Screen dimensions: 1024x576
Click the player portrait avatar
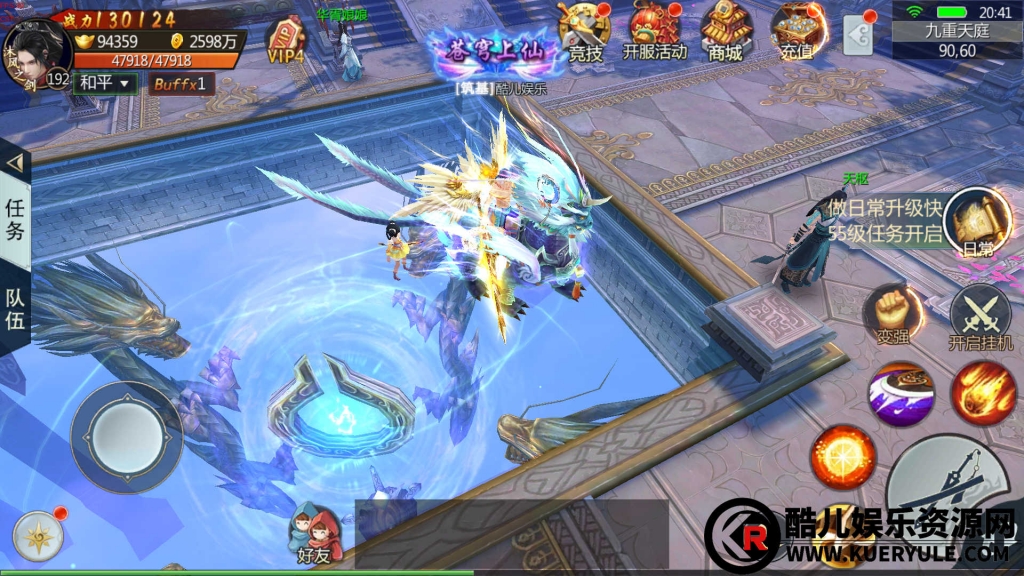coord(36,45)
